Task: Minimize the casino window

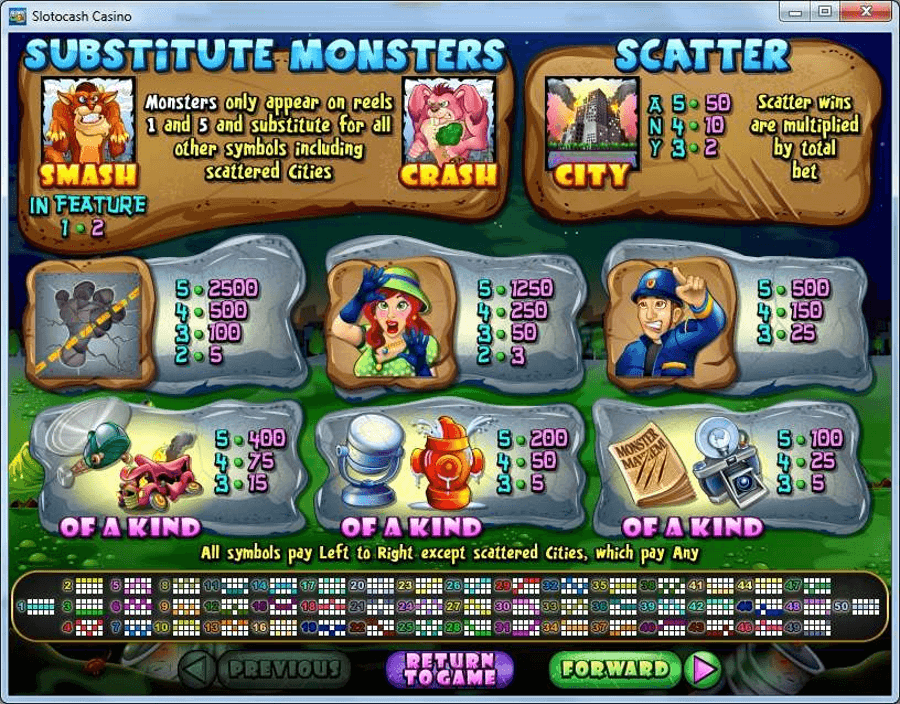Action: [796, 12]
